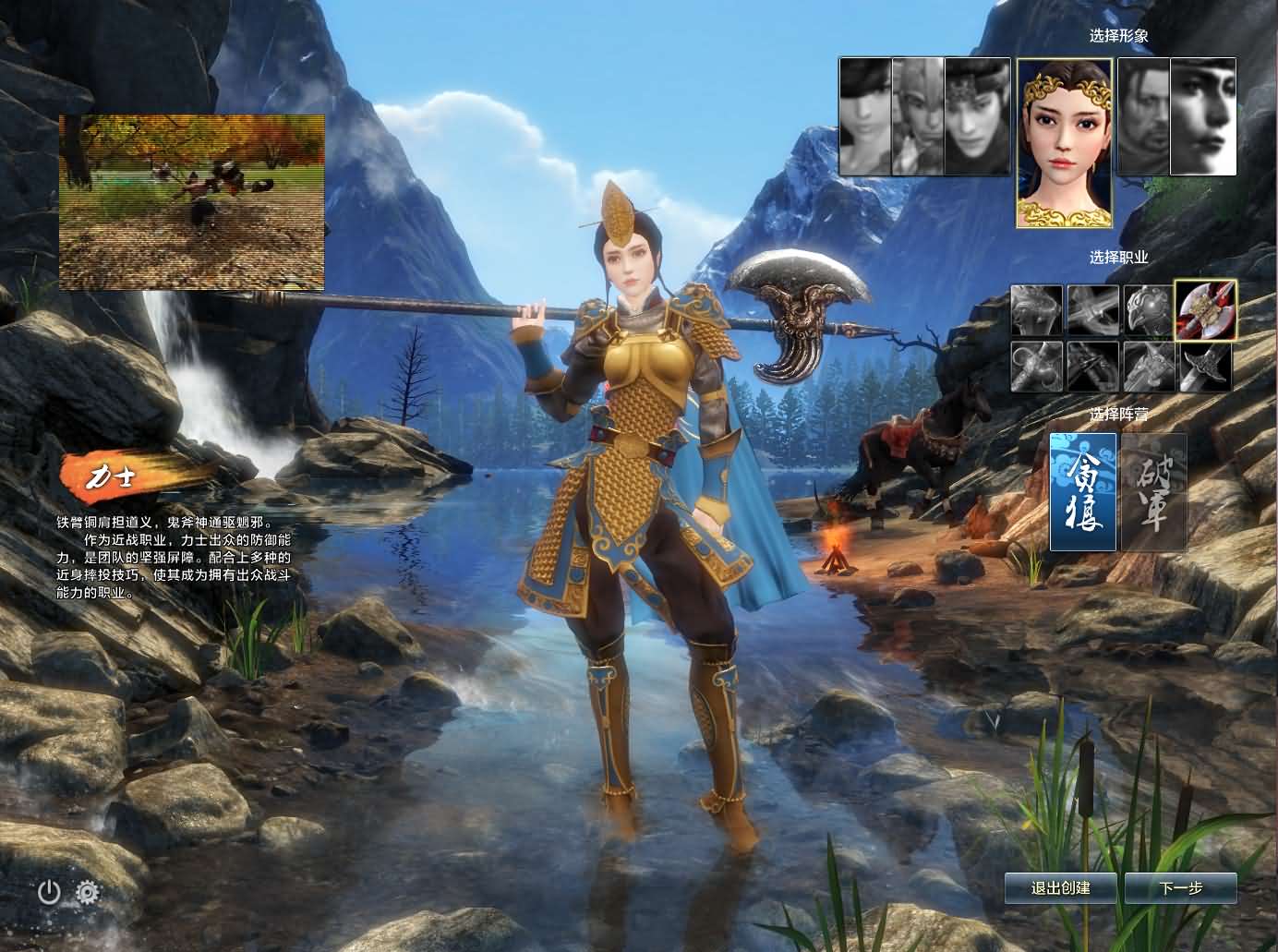Choose the blue 贪狼 faction
The height and width of the screenshot is (952, 1278).
click(1082, 493)
